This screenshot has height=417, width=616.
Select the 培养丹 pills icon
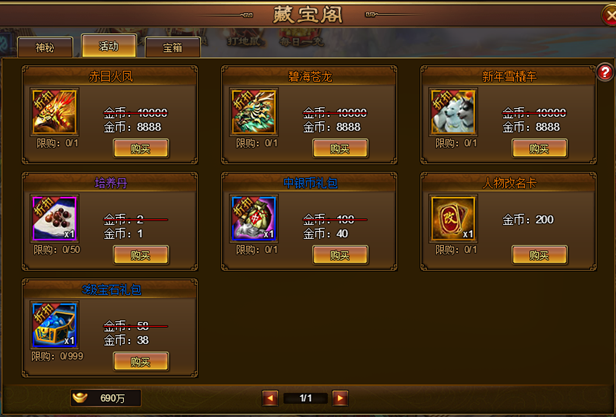tap(55, 218)
